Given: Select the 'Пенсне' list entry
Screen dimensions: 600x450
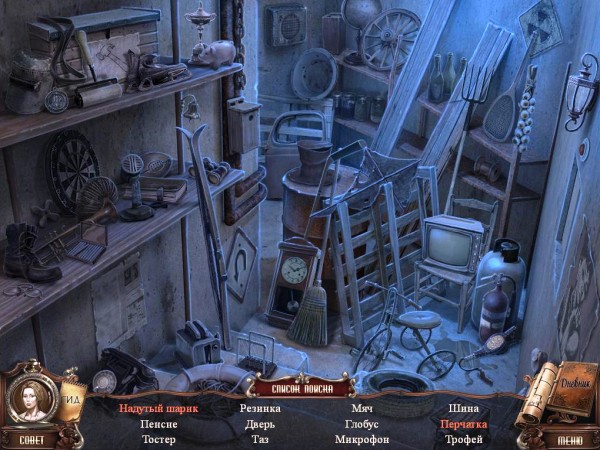Looking at the screenshot, I should [x=159, y=423].
